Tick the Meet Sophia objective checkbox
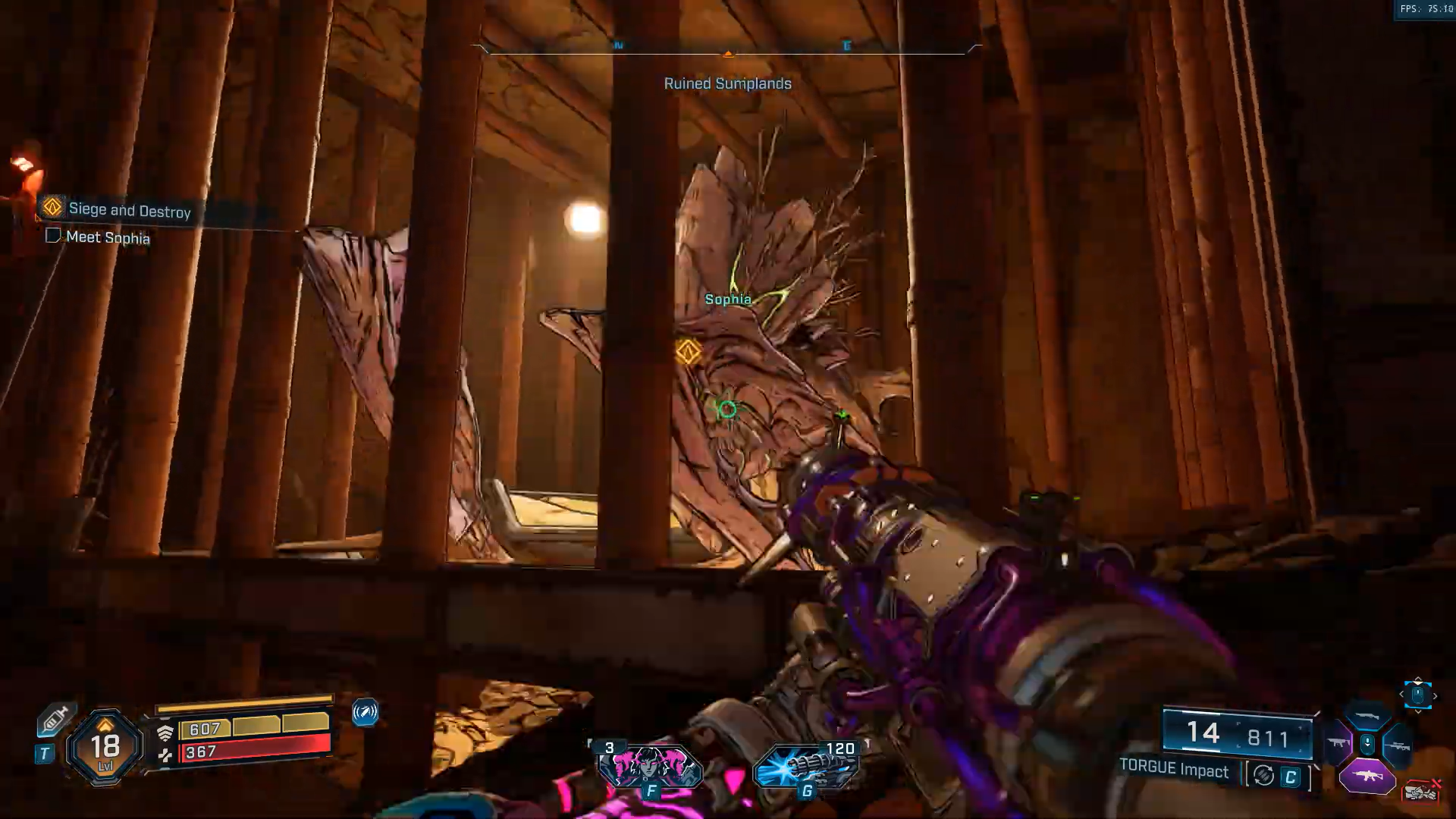Screen dimensions: 1456x819 coord(53,236)
